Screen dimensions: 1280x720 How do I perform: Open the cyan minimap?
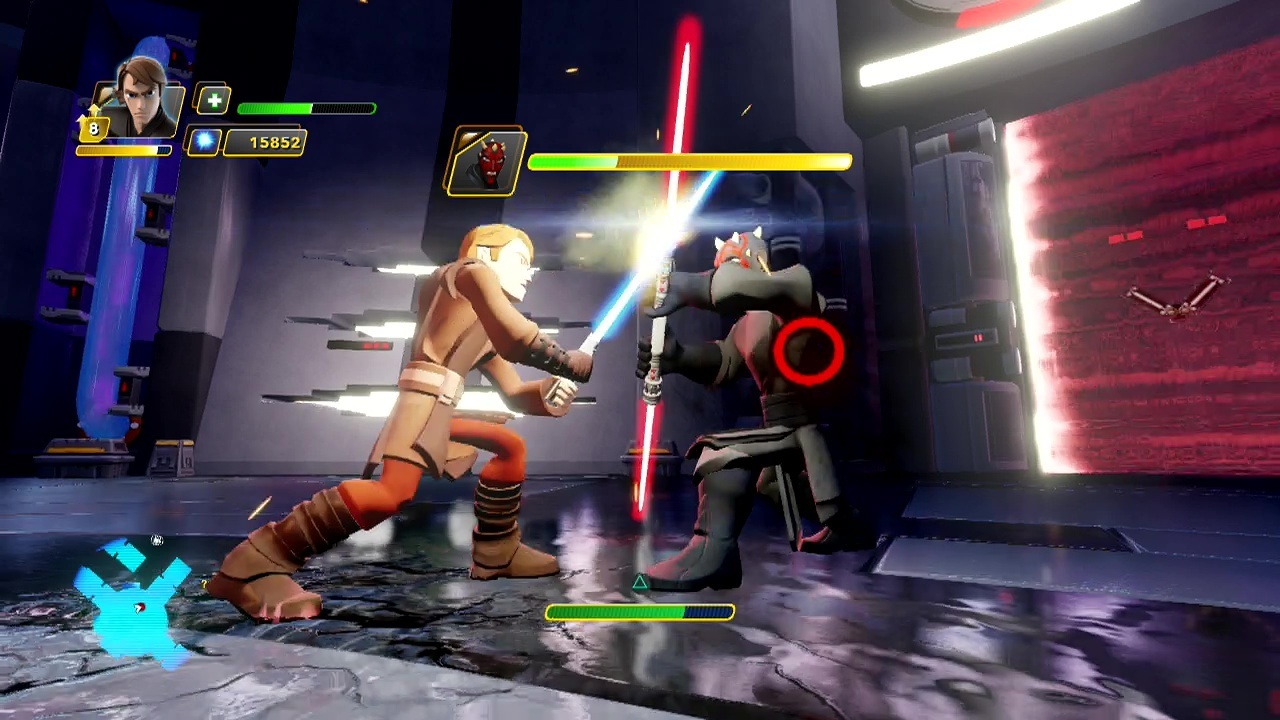(134, 600)
